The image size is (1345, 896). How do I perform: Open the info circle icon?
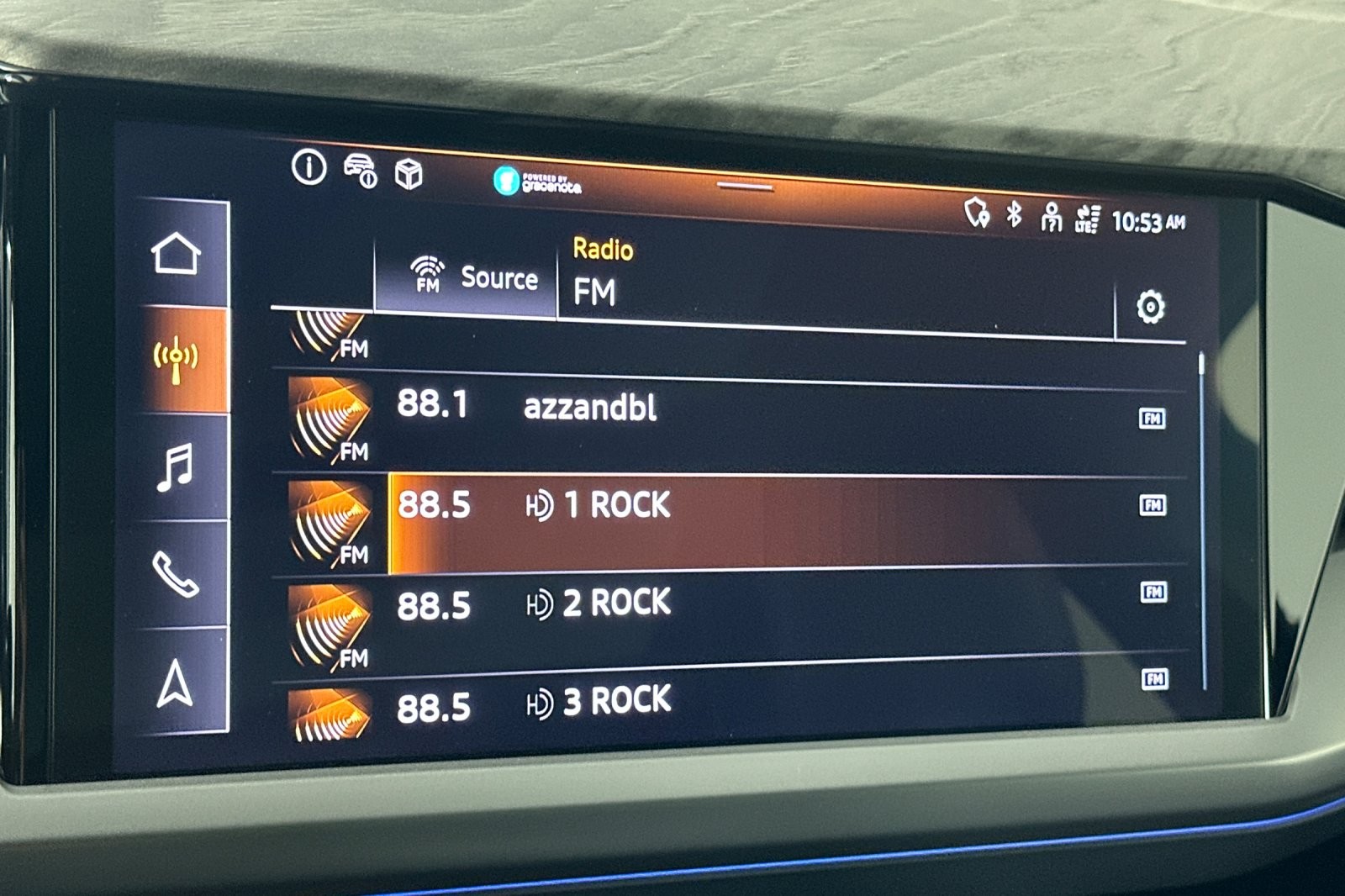pyautogui.click(x=309, y=166)
